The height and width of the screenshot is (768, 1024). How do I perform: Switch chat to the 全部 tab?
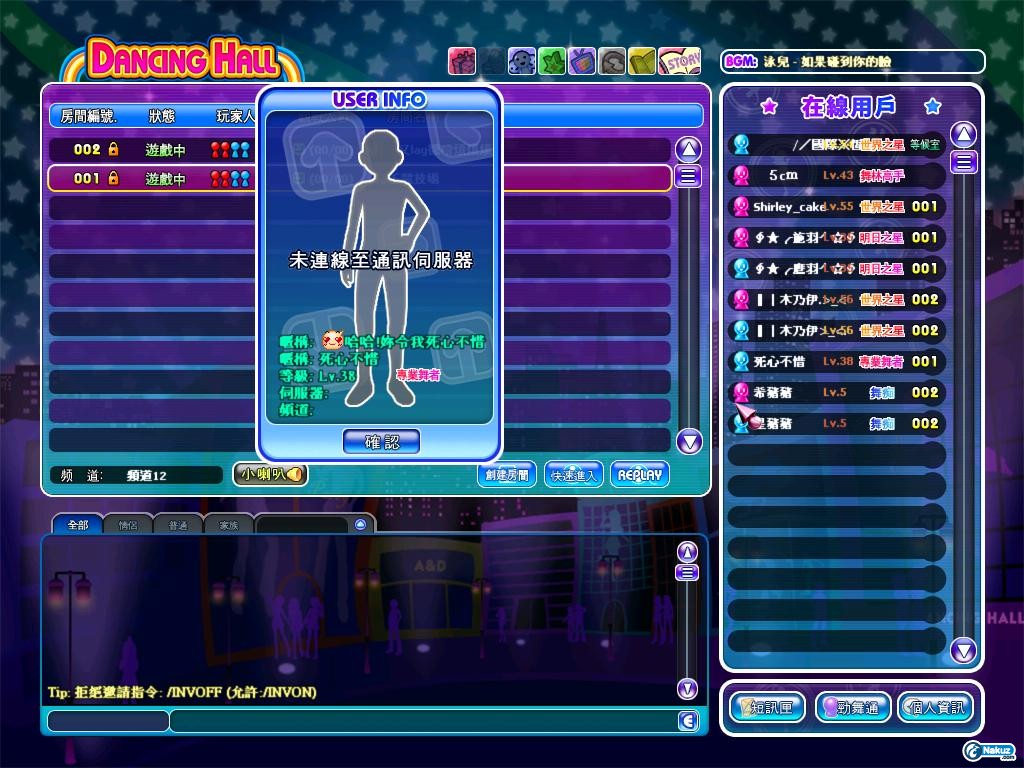77,524
